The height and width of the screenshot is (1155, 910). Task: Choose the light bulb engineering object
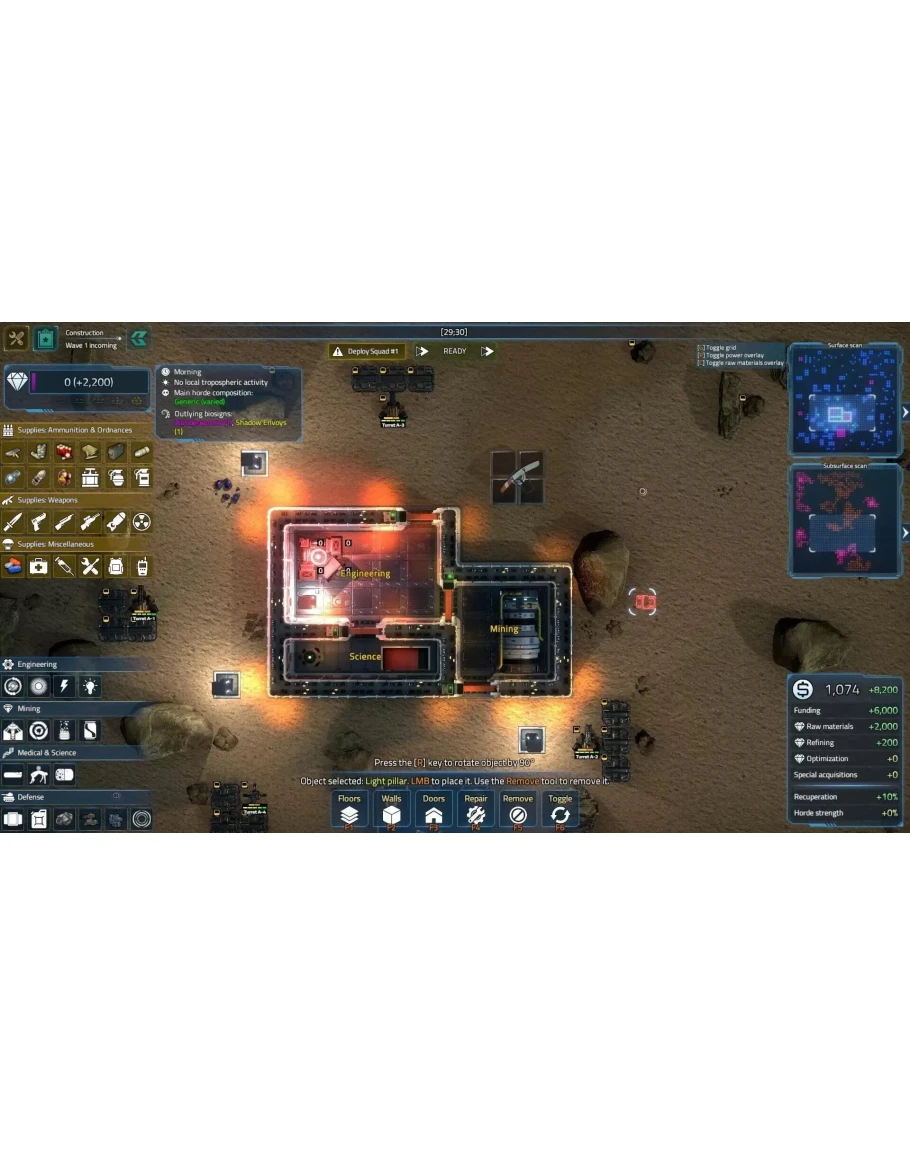pos(91,686)
